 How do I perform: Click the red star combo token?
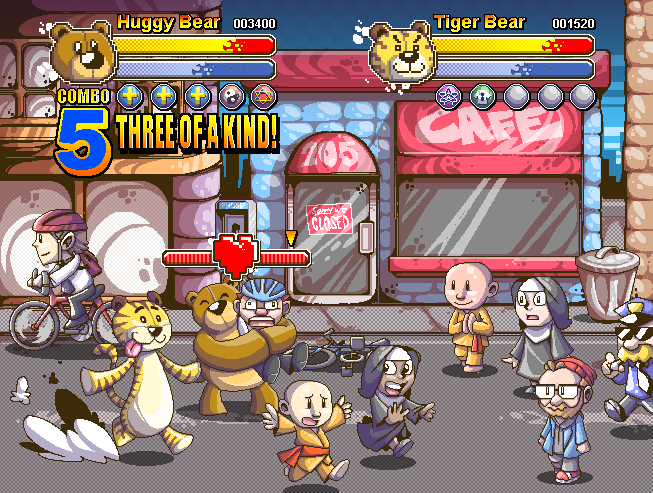pyautogui.click(x=264, y=96)
